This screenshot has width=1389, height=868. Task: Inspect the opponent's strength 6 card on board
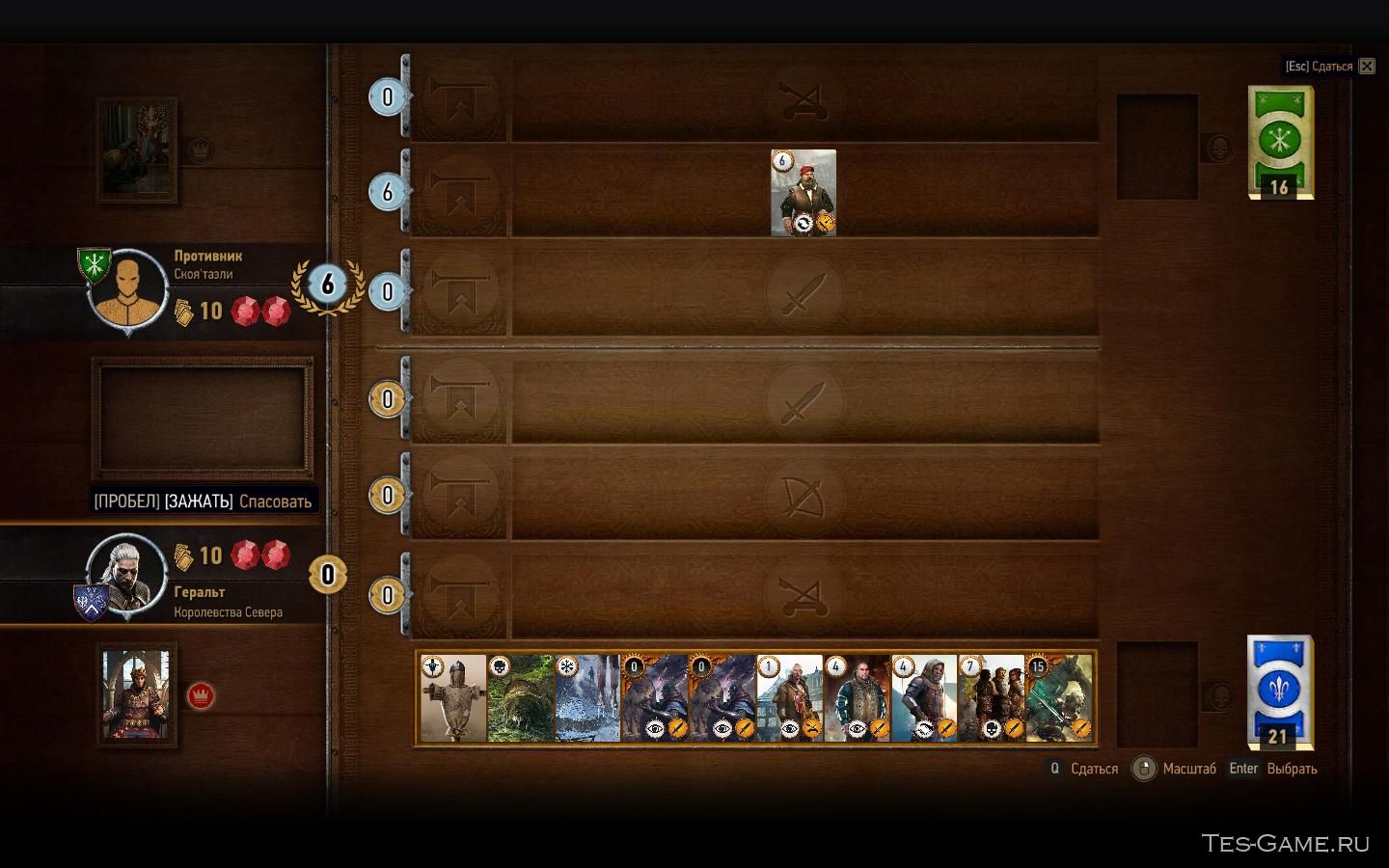(803, 192)
